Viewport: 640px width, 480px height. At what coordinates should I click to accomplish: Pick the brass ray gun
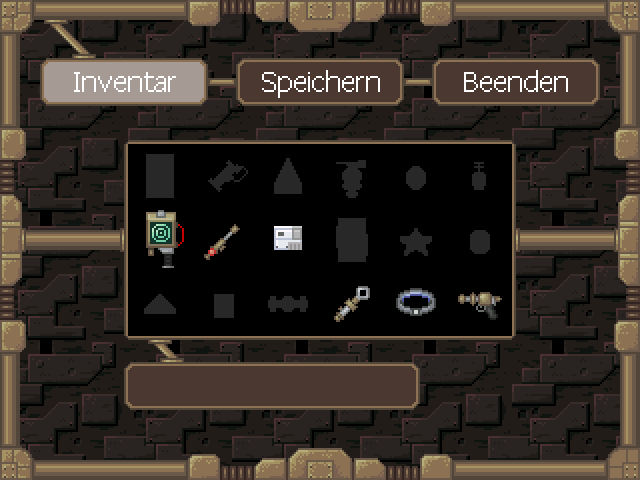[x=479, y=301]
